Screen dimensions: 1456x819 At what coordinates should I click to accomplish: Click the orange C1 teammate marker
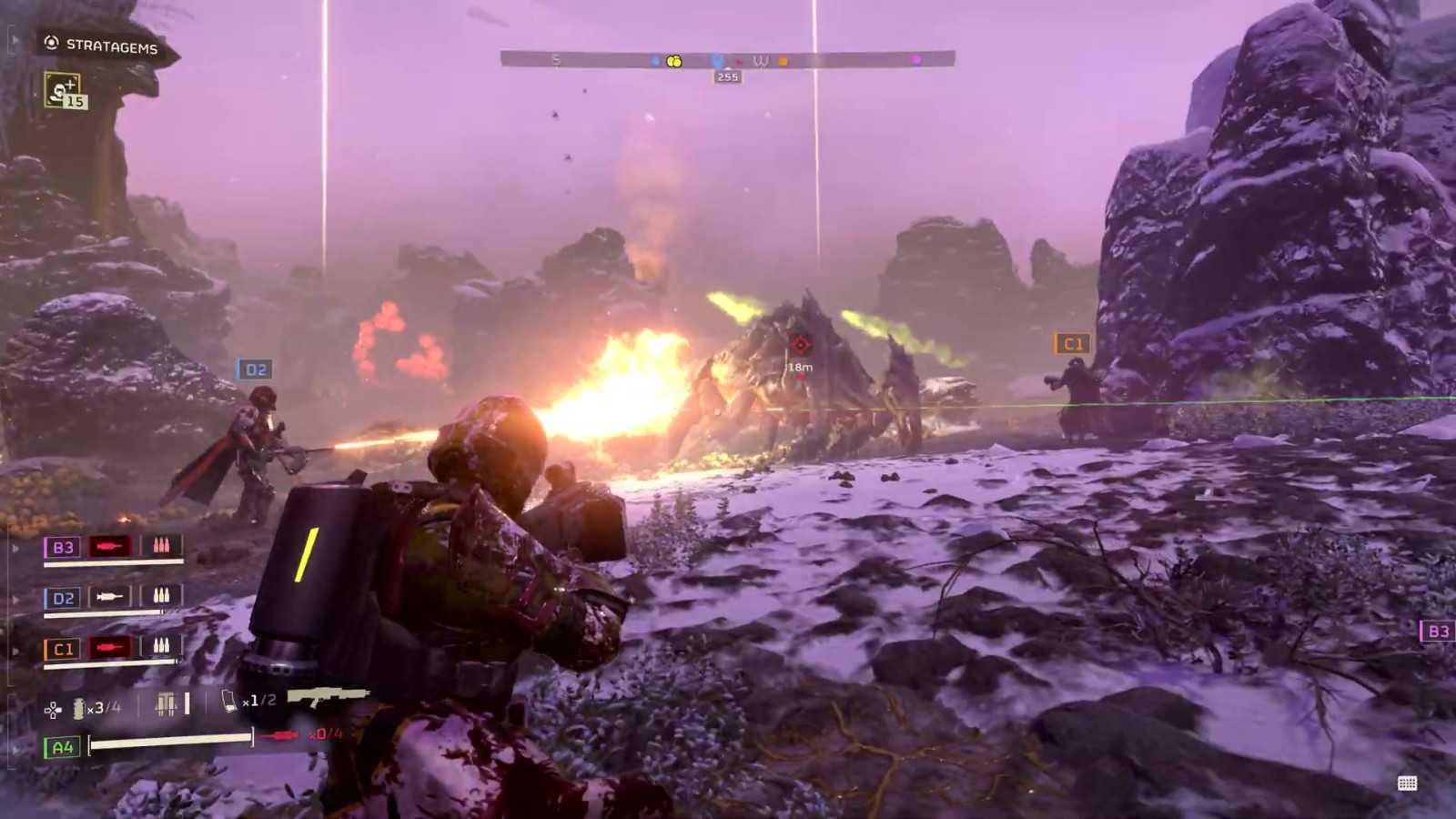pyautogui.click(x=1072, y=344)
